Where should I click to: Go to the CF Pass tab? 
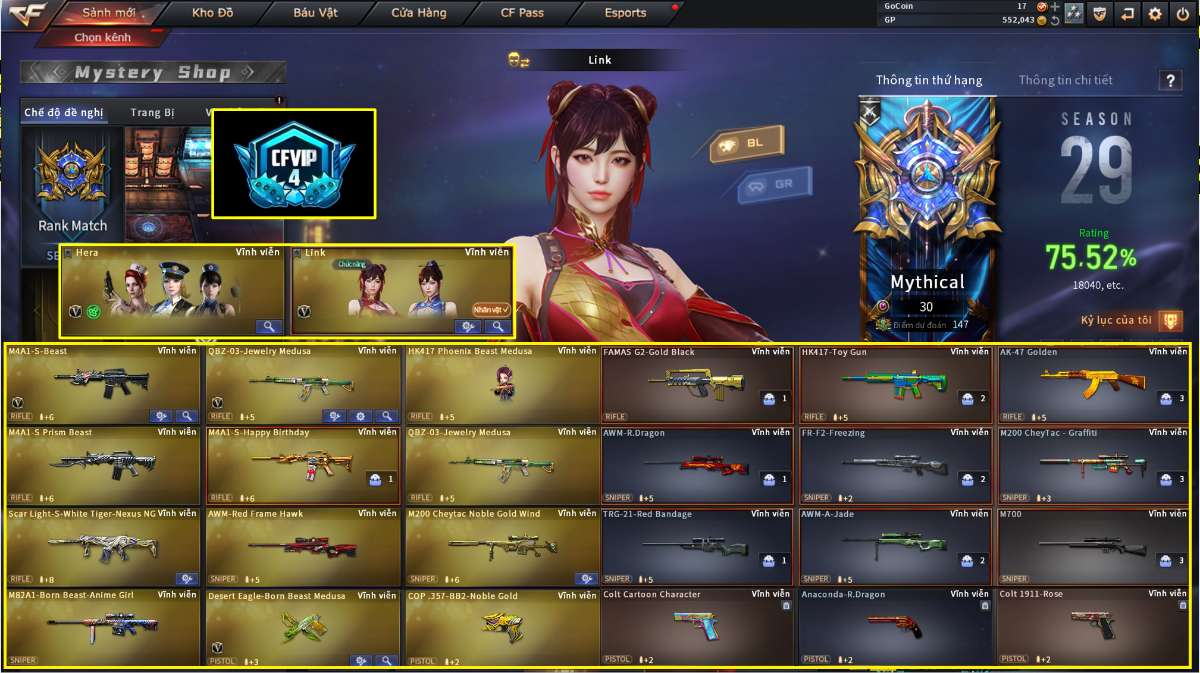pos(522,13)
